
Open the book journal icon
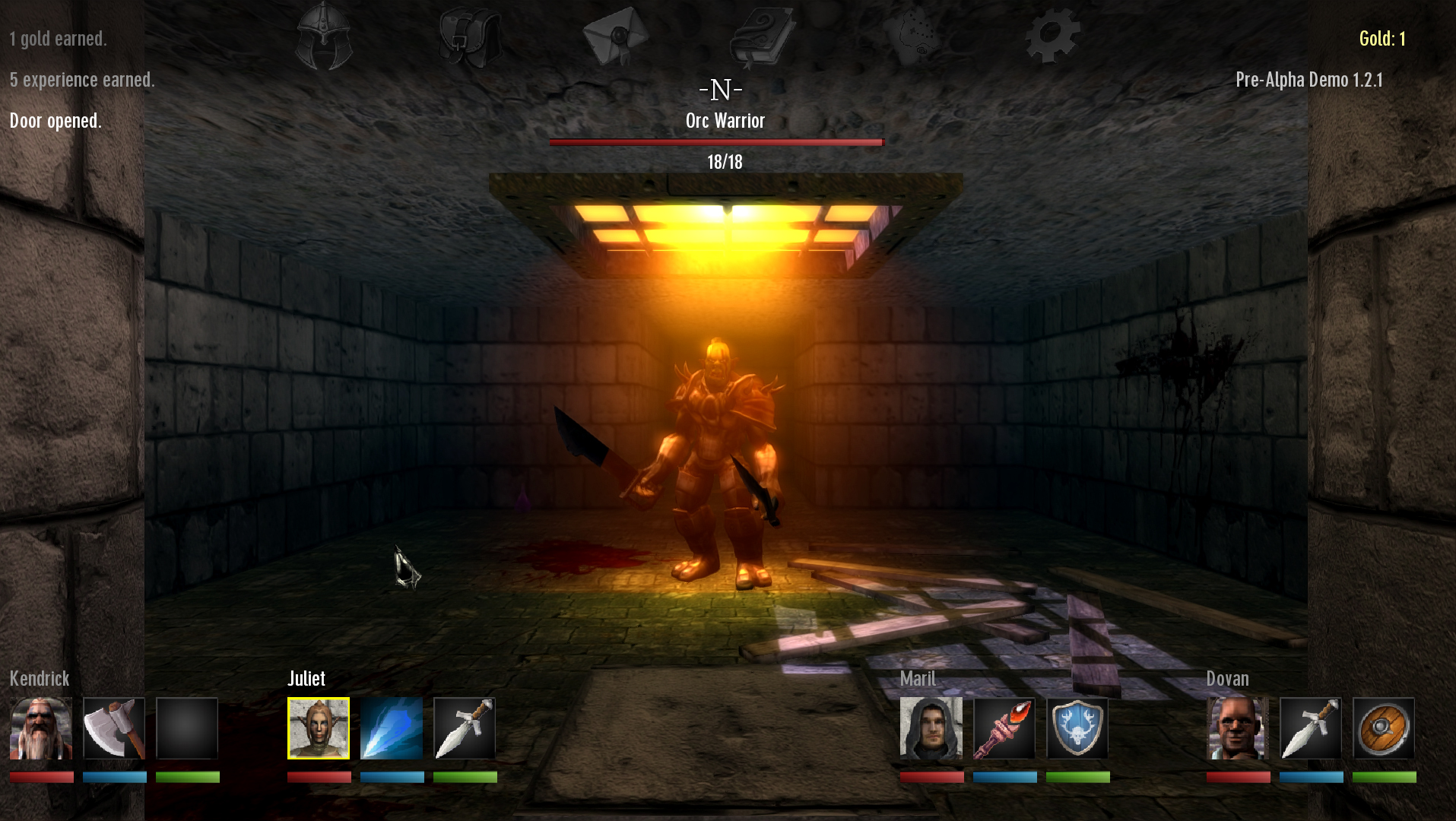(762, 36)
